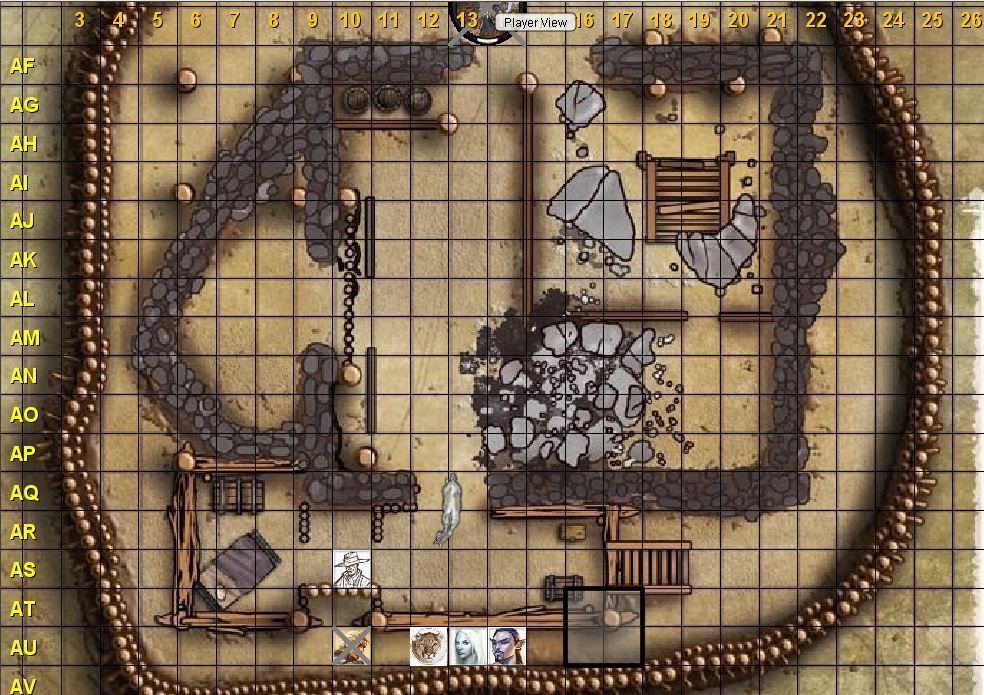The width and height of the screenshot is (984, 695).
Task: Click the Player View label
Action: coord(535,22)
